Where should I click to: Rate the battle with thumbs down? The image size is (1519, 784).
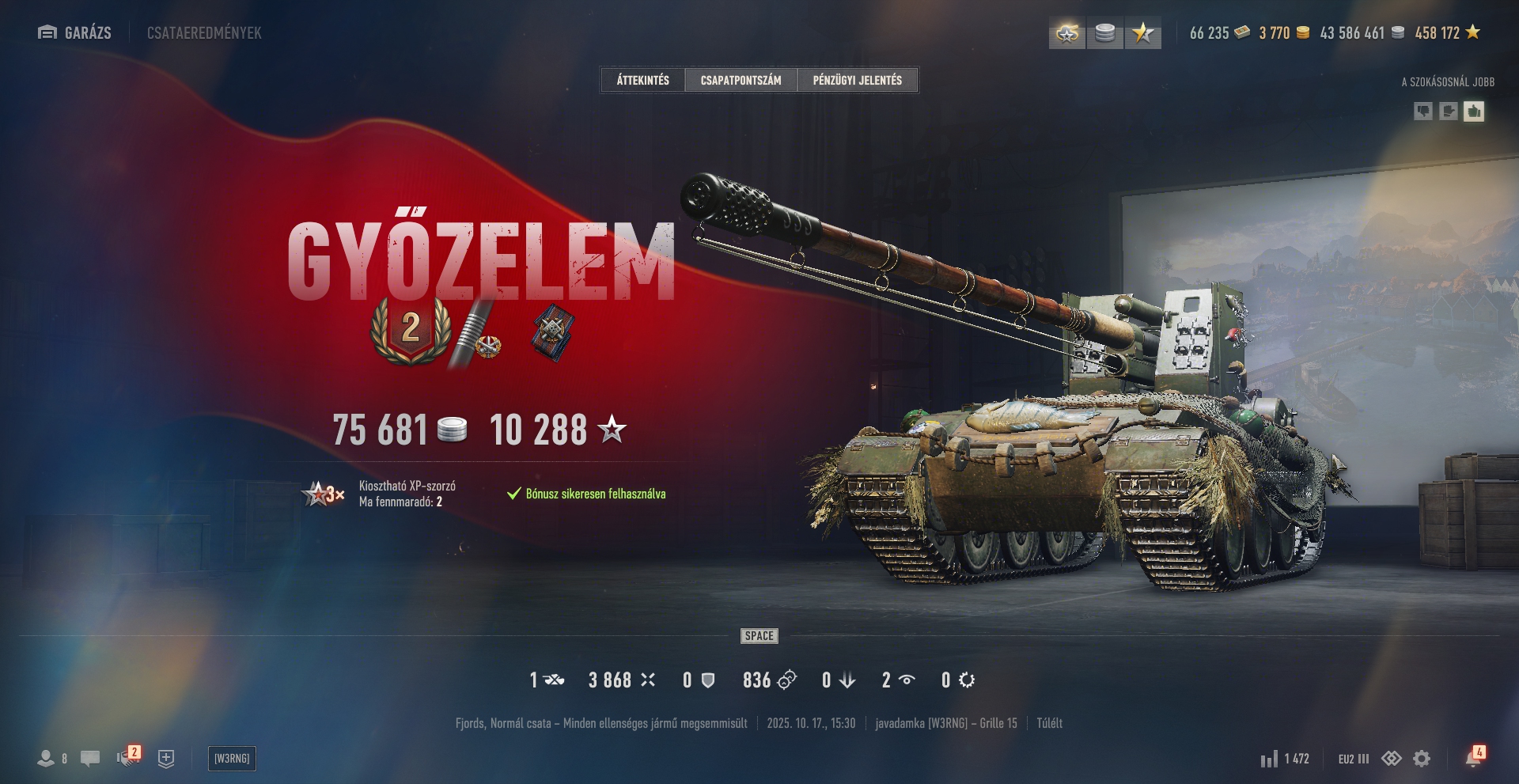coord(1422,112)
